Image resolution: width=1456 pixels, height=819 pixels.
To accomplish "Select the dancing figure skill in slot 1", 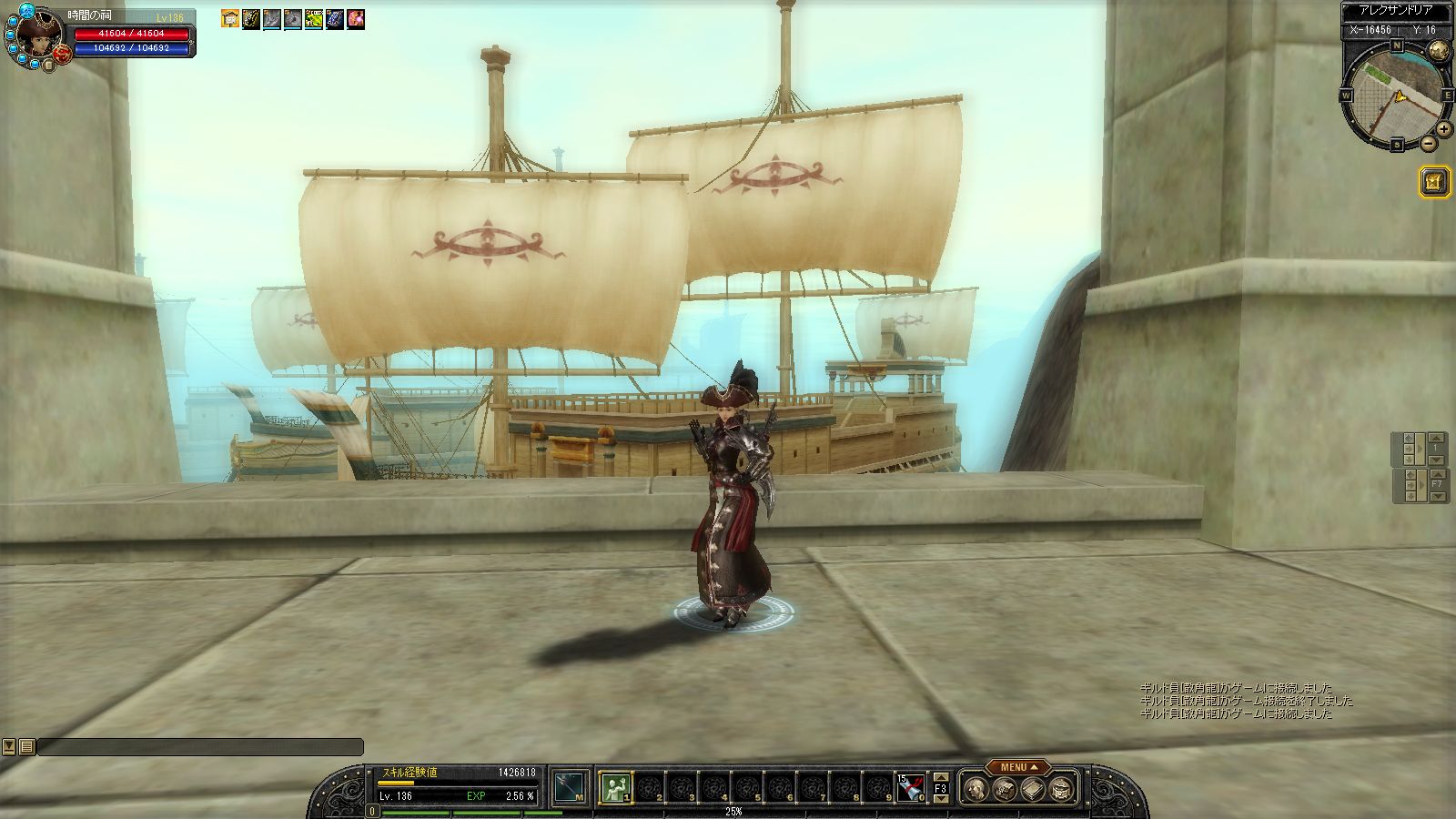I will coord(615,787).
